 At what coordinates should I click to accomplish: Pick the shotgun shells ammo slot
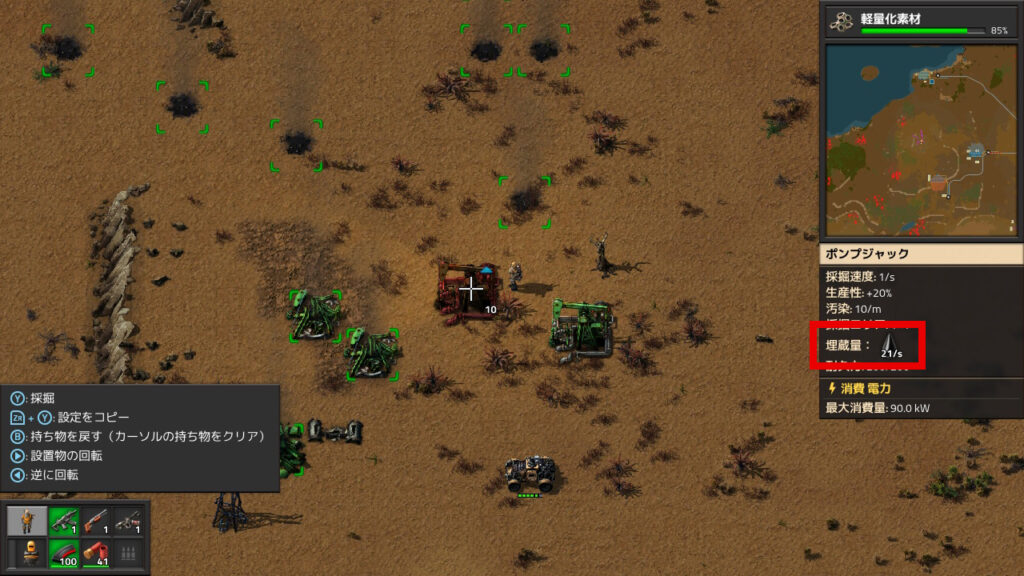click(x=96, y=553)
